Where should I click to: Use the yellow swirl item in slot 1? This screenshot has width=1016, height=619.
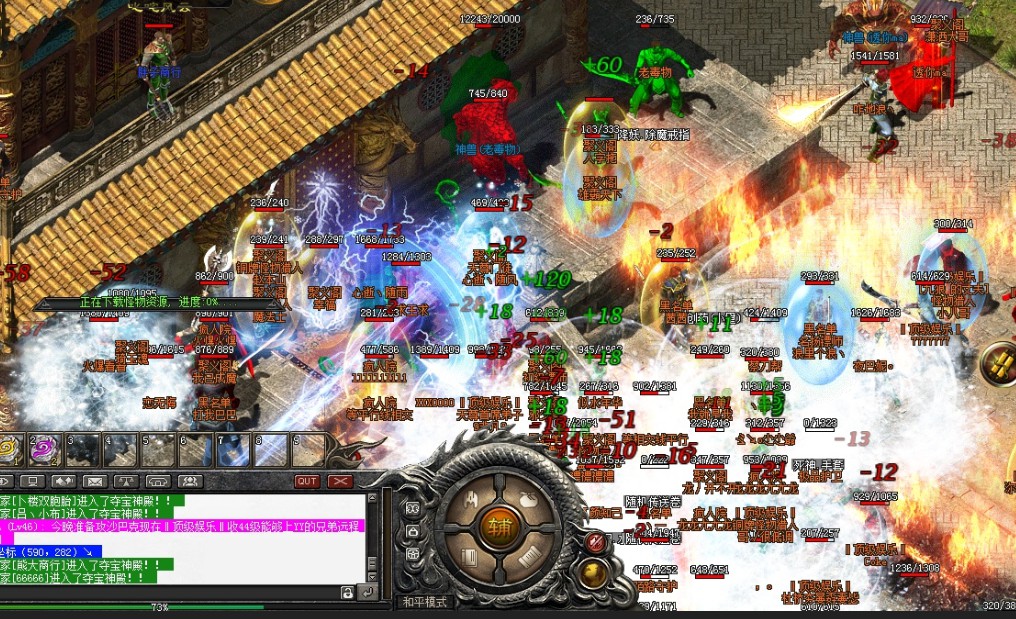point(11,450)
